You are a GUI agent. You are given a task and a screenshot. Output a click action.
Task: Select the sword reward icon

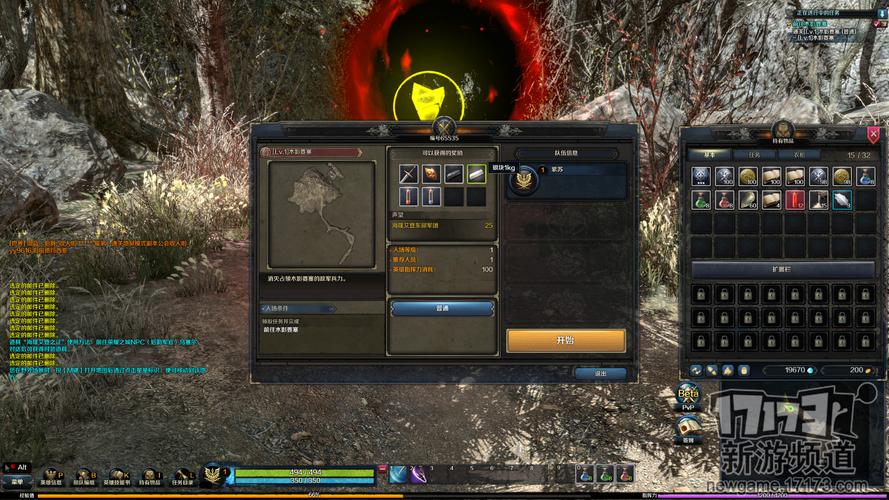point(407,175)
